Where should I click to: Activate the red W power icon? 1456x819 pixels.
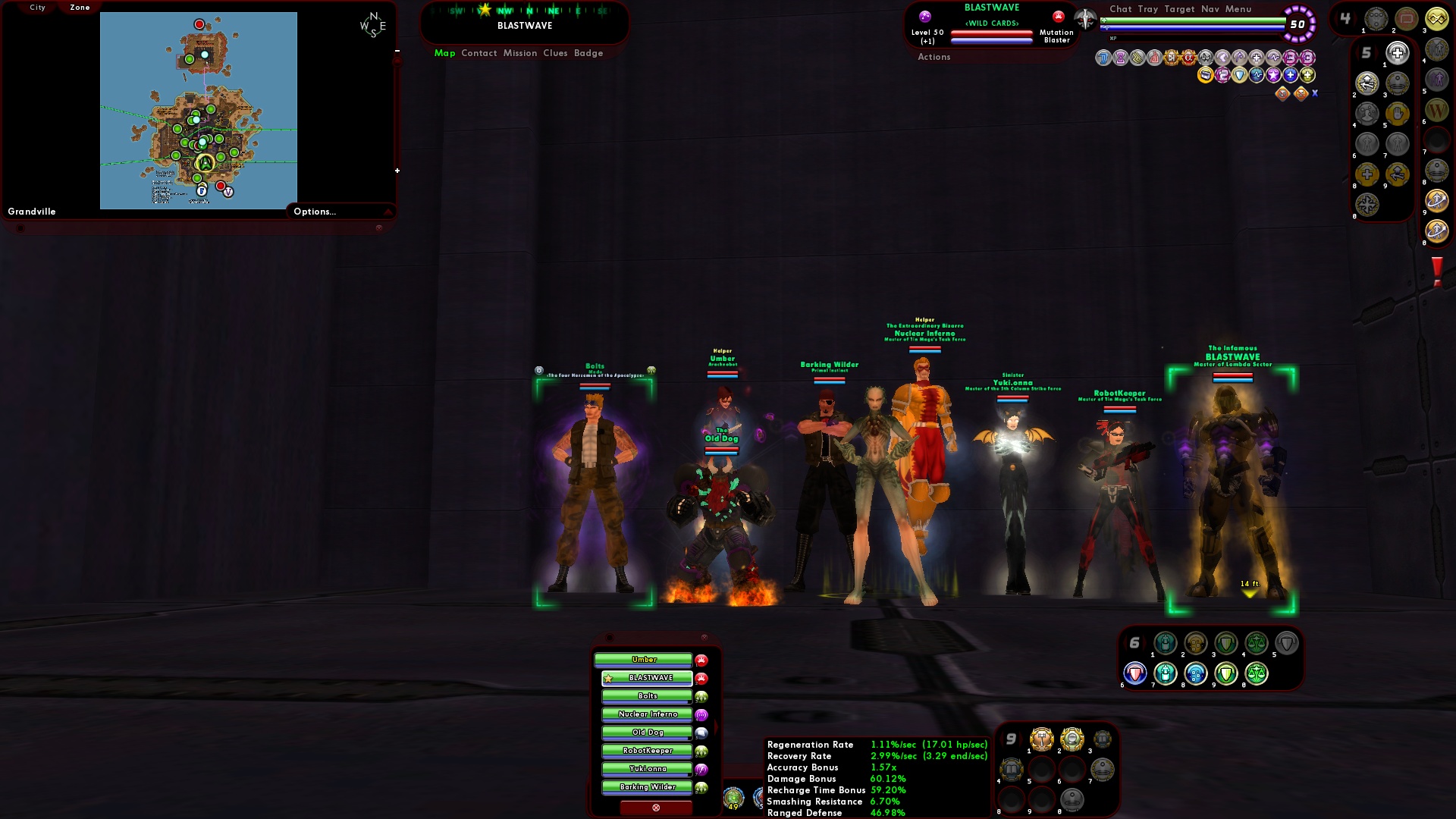pyautogui.click(x=1437, y=111)
